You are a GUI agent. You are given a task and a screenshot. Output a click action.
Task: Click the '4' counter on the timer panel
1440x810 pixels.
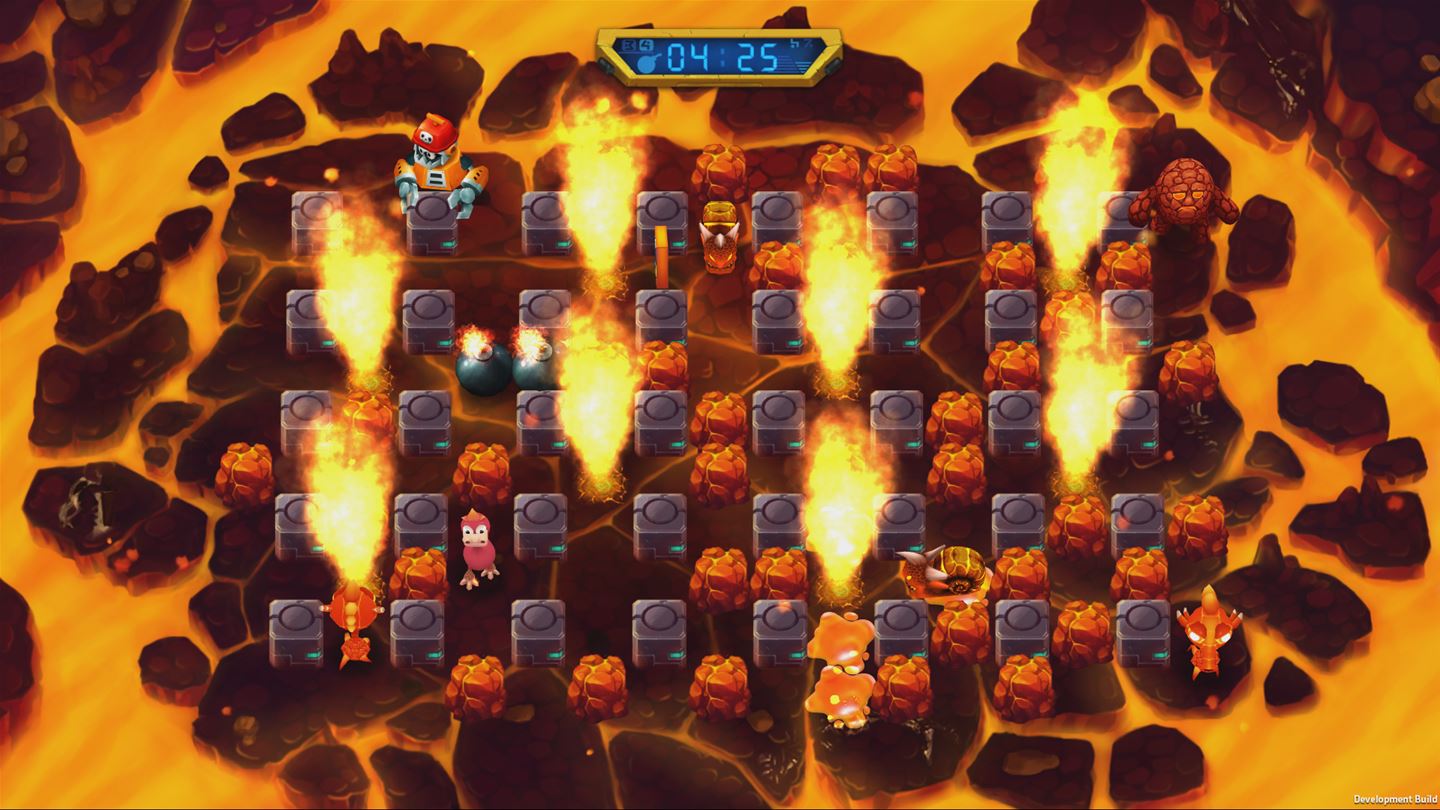(x=644, y=44)
